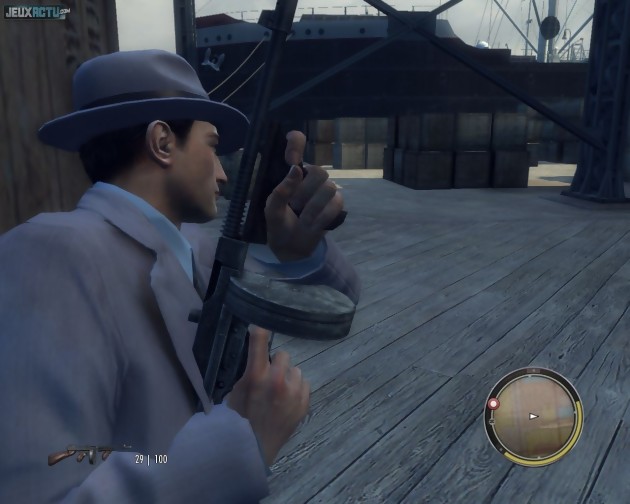The width and height of the screenshot is (630, 504).
Task: Click the circular minimap radar
Action: (x=533, y=416)
